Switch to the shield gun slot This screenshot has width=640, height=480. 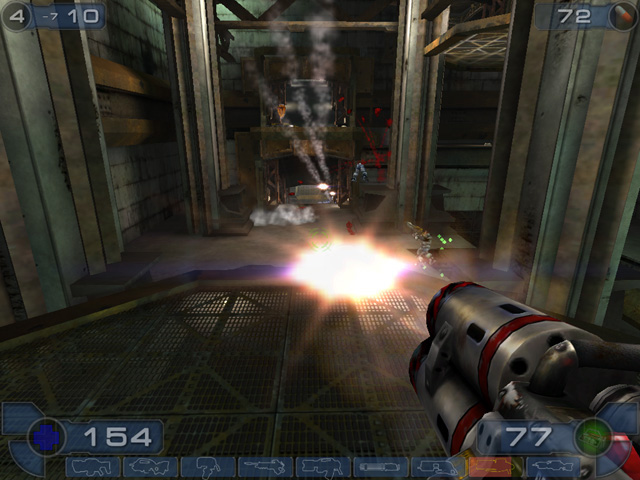click(92, 467)
